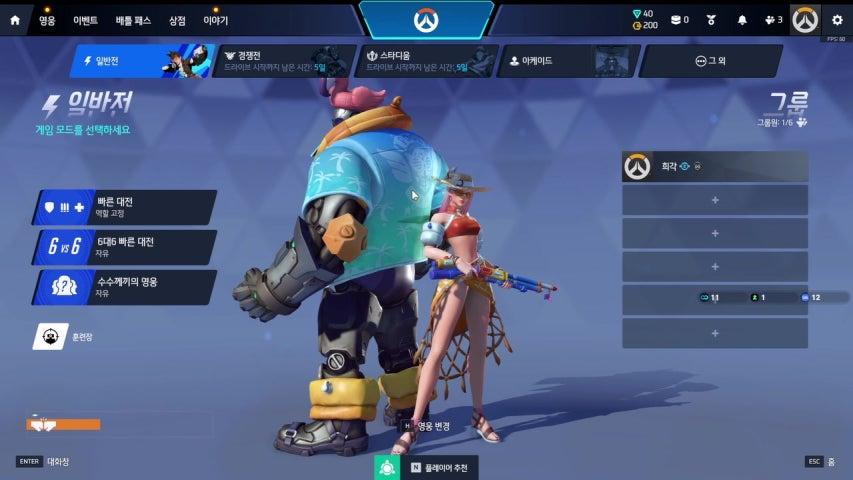Viewport: 853px width, 480px height.
Task: Open the notification bell
Action: pos(742,20)
